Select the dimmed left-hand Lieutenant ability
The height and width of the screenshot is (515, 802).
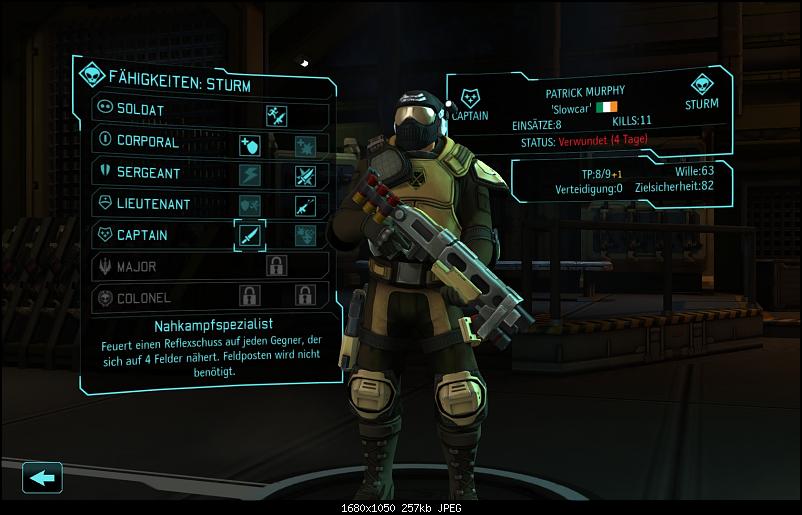click(x=249, y=206)
